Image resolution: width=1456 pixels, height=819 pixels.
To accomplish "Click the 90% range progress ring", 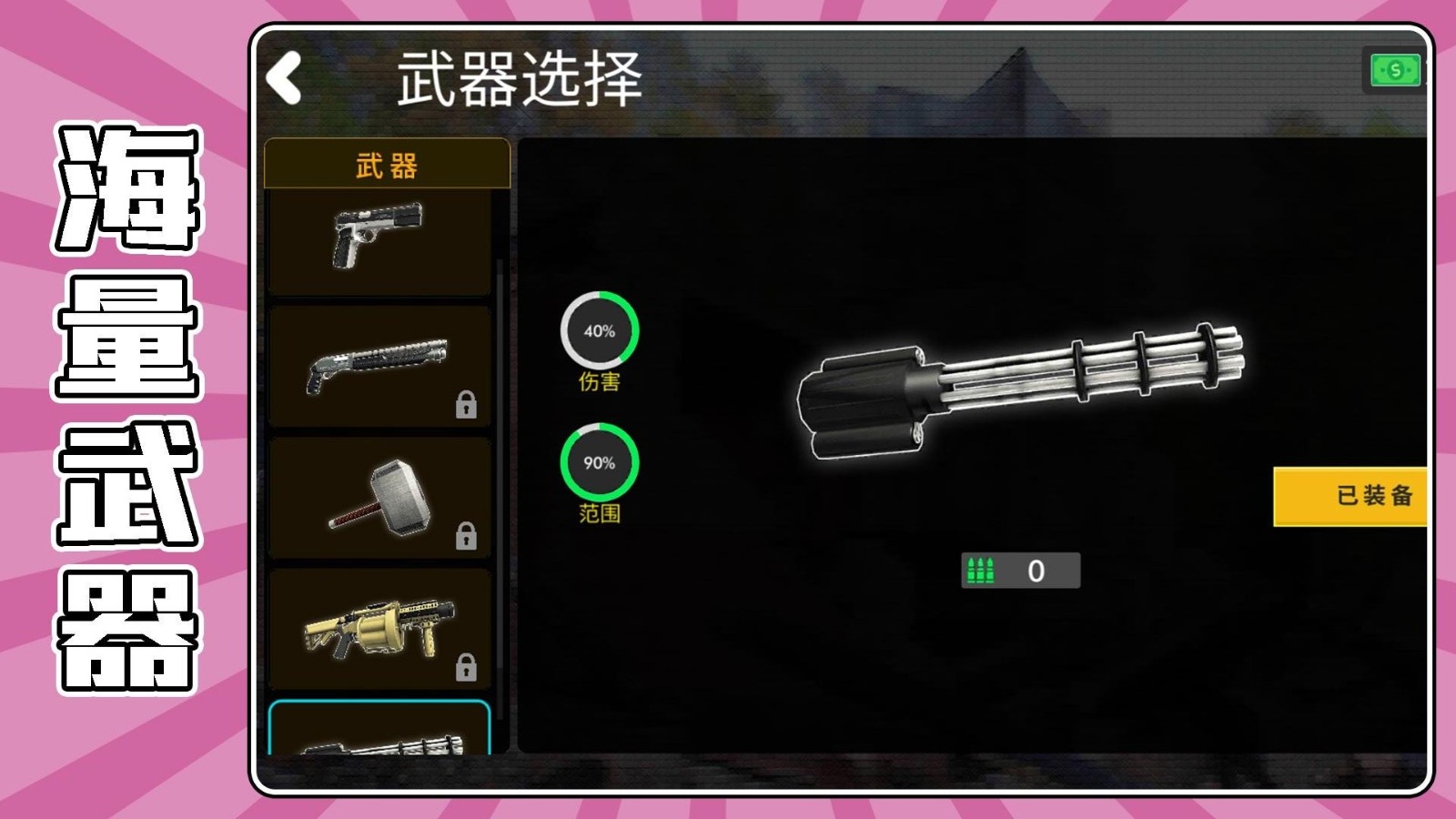I will tap(600, 462).
